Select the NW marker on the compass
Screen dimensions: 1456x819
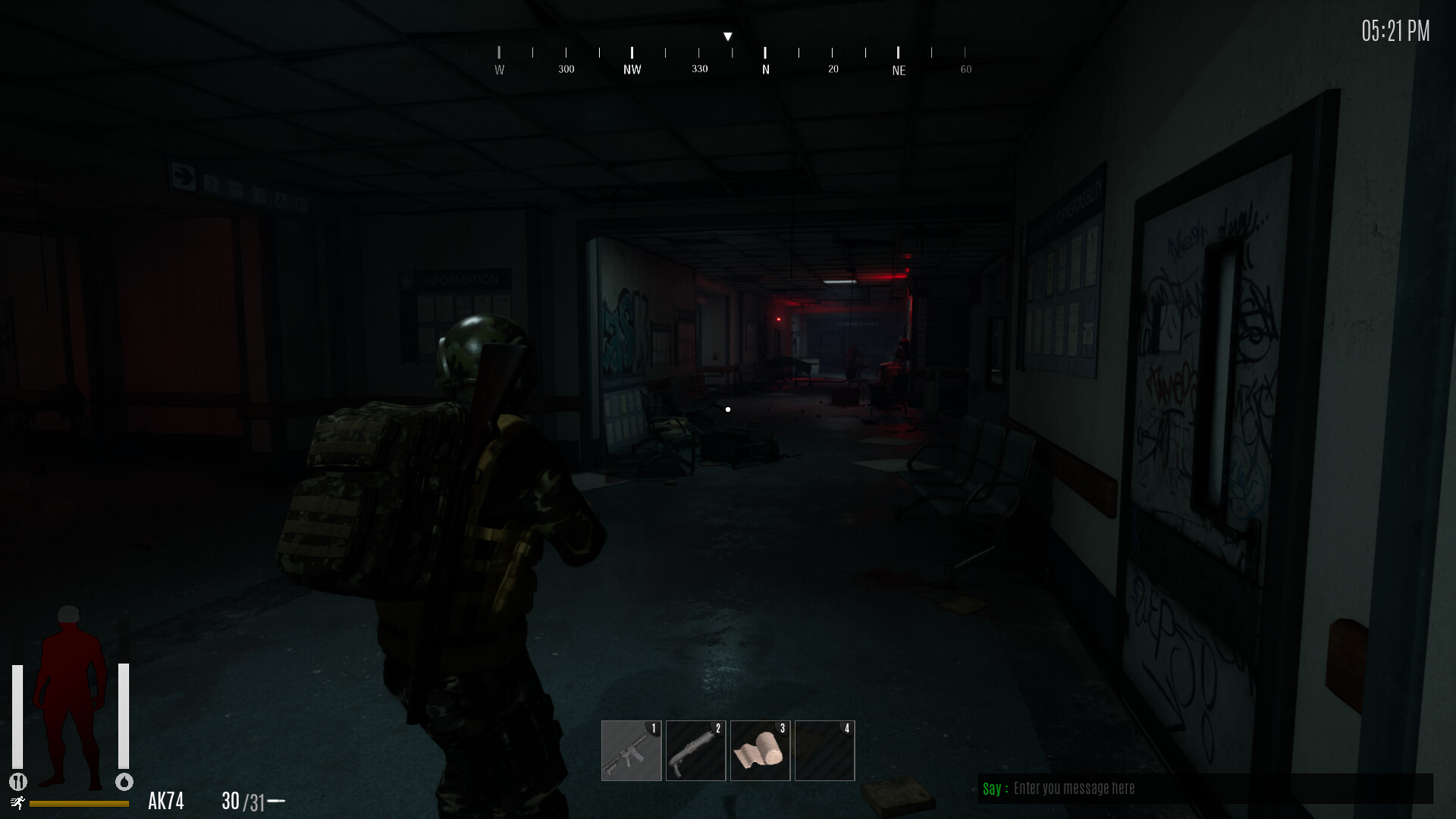(x=632, y=67)
